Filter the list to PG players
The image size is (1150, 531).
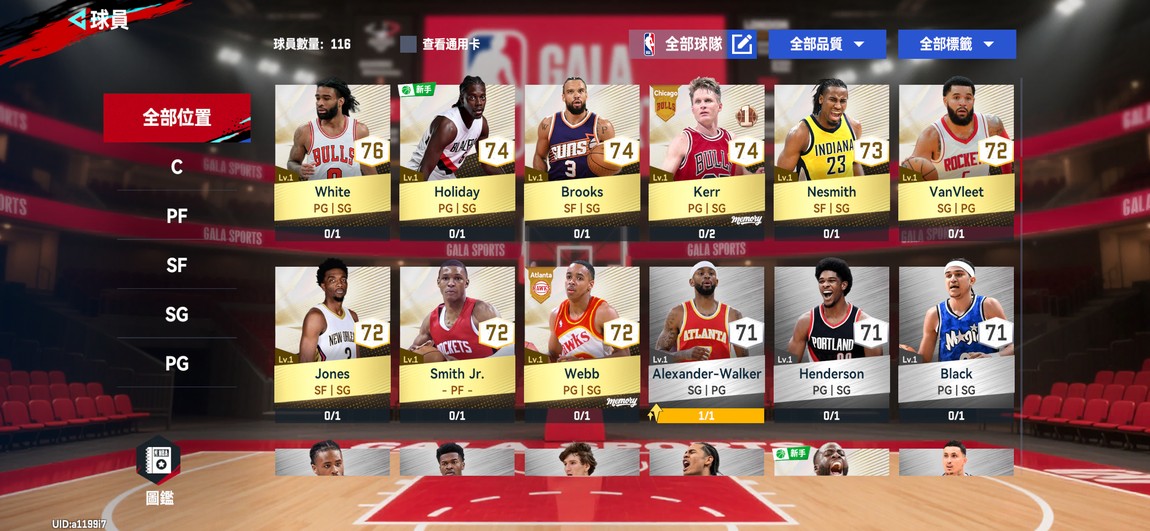[x=177, y=363]
